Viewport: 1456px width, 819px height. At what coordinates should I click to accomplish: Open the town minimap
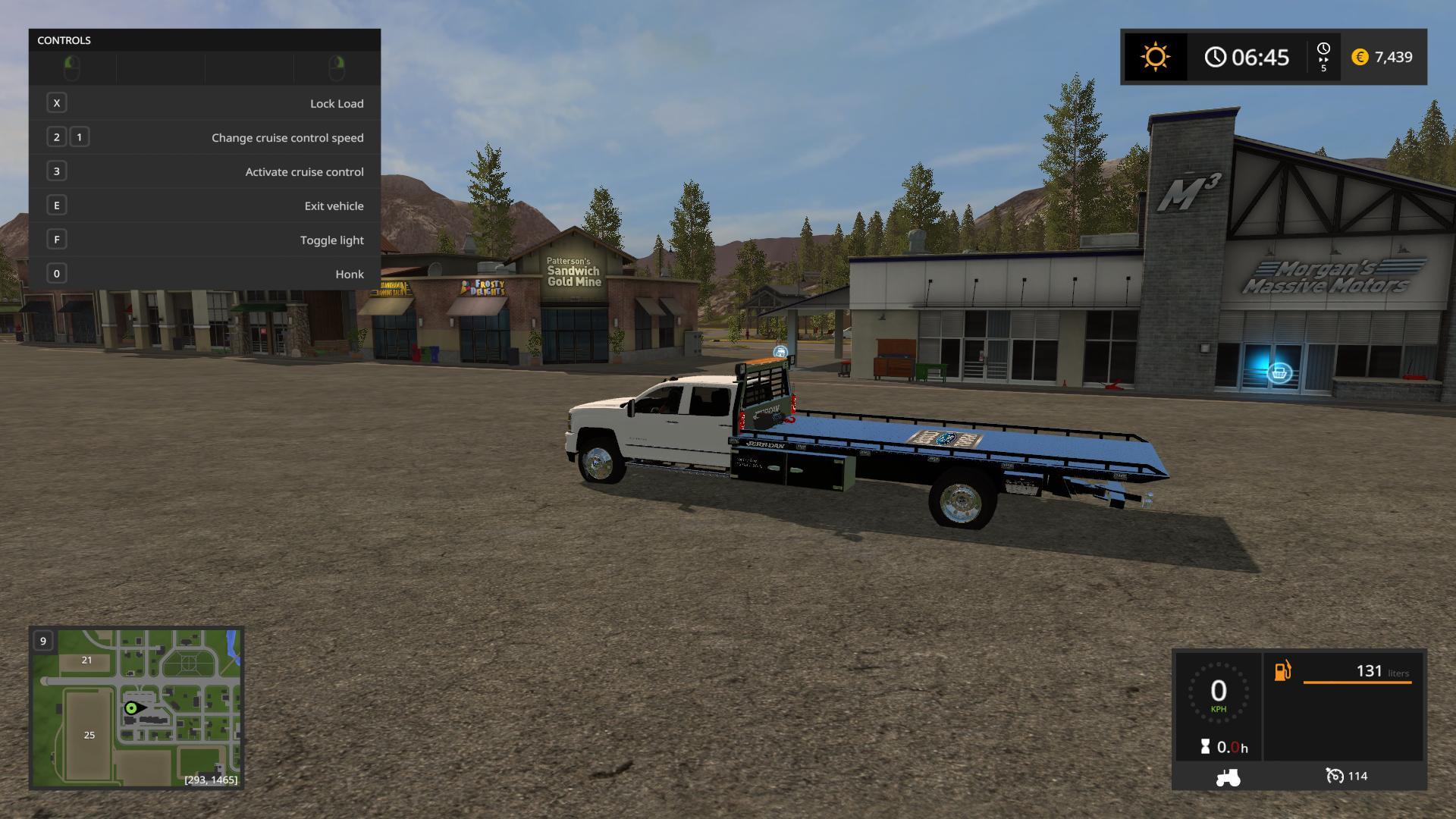point(136,708)
